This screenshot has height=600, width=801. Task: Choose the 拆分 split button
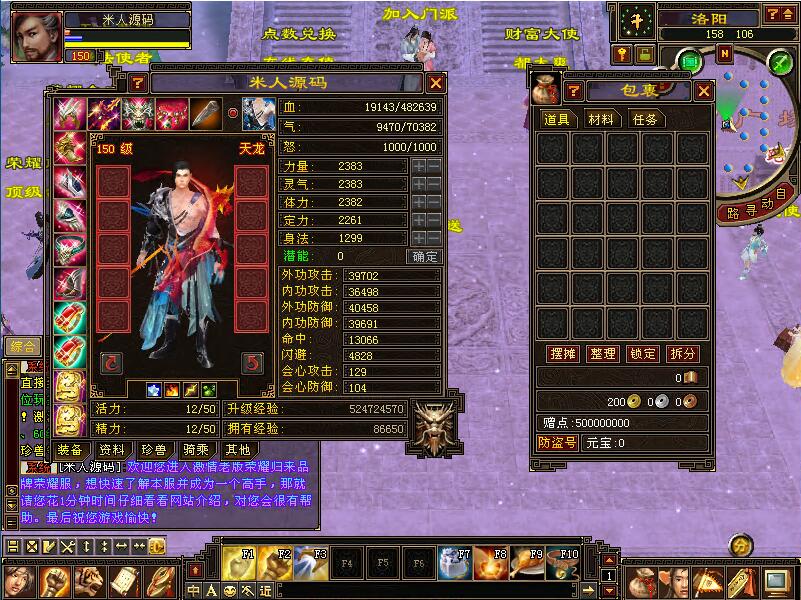pyautogui.click(x=683, y=354)
